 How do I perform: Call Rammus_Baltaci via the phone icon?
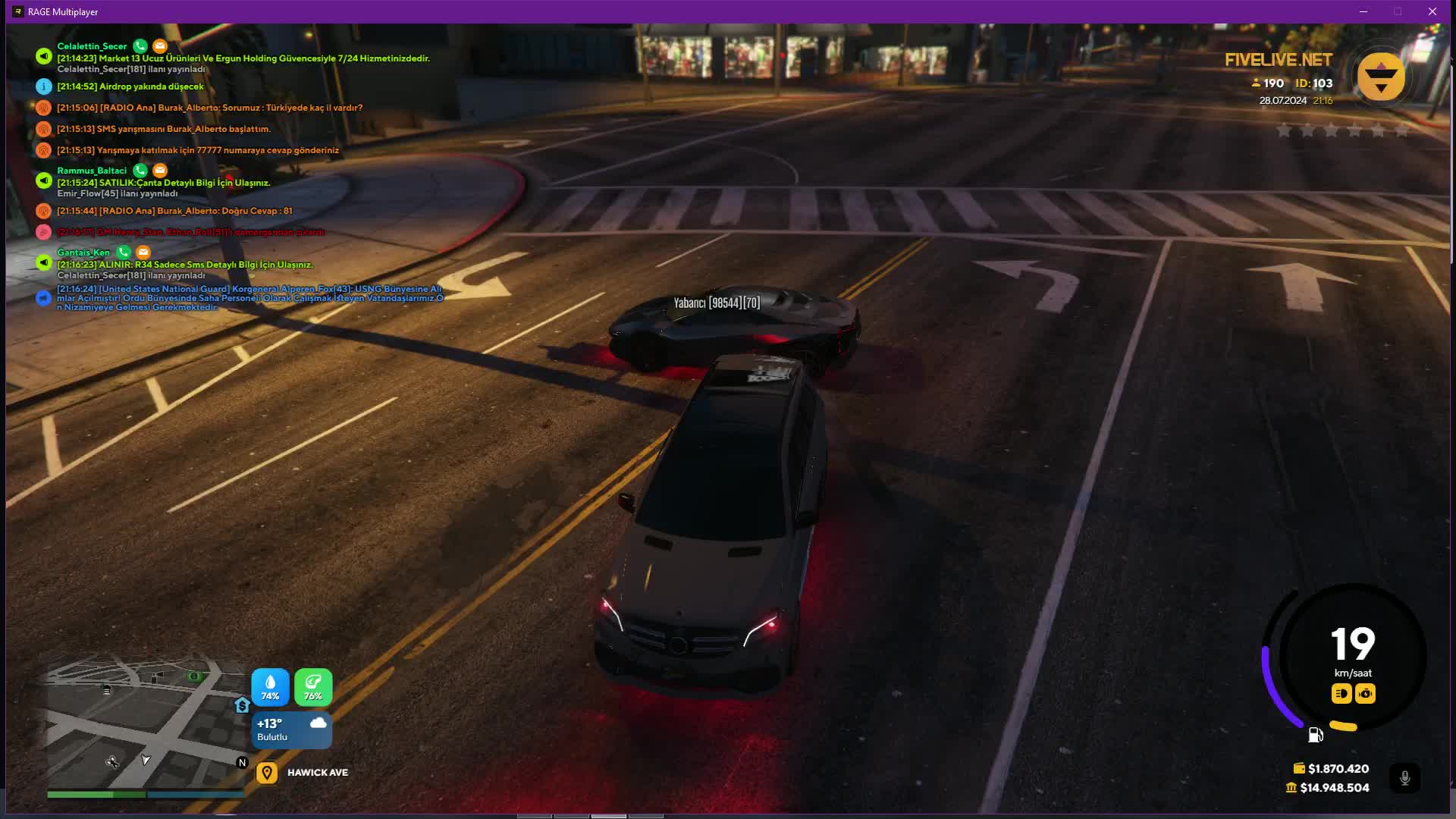tap(140, 171)
